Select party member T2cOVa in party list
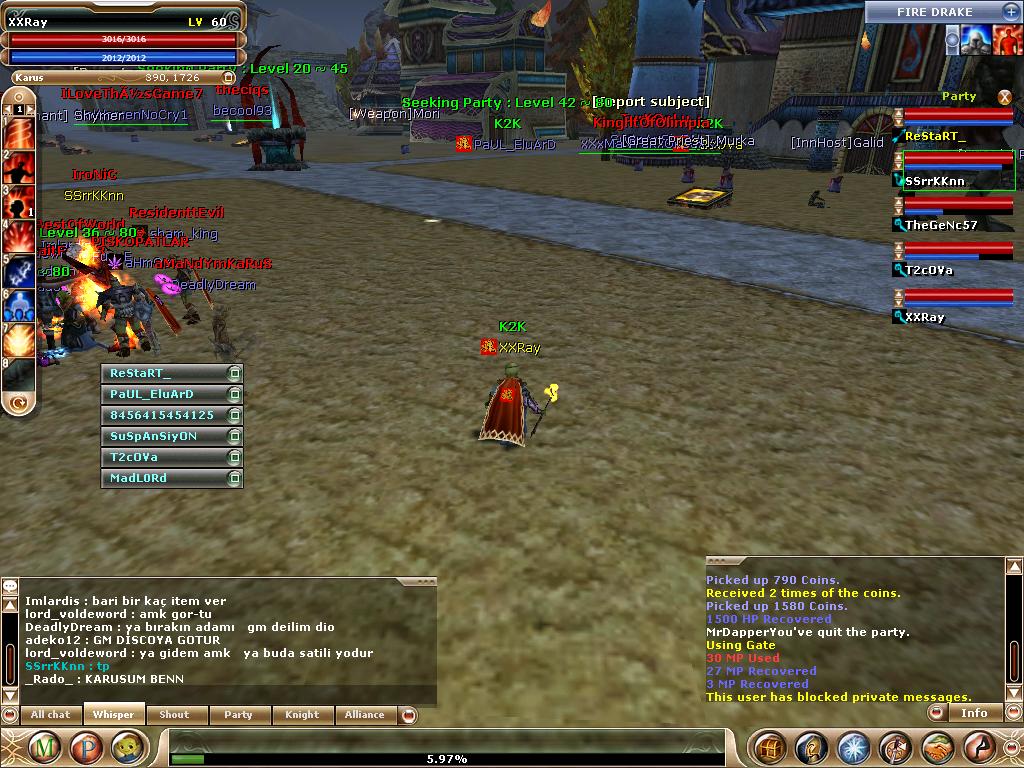This screenshot has height=768, width=1024. point(928,270)
